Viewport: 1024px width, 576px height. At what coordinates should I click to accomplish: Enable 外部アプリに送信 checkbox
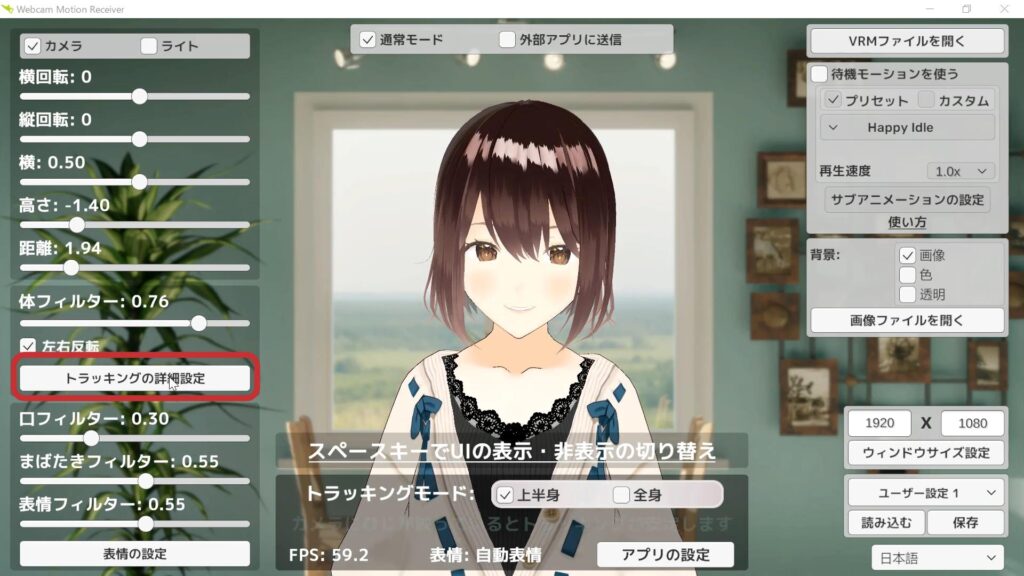tap(508, 40)
